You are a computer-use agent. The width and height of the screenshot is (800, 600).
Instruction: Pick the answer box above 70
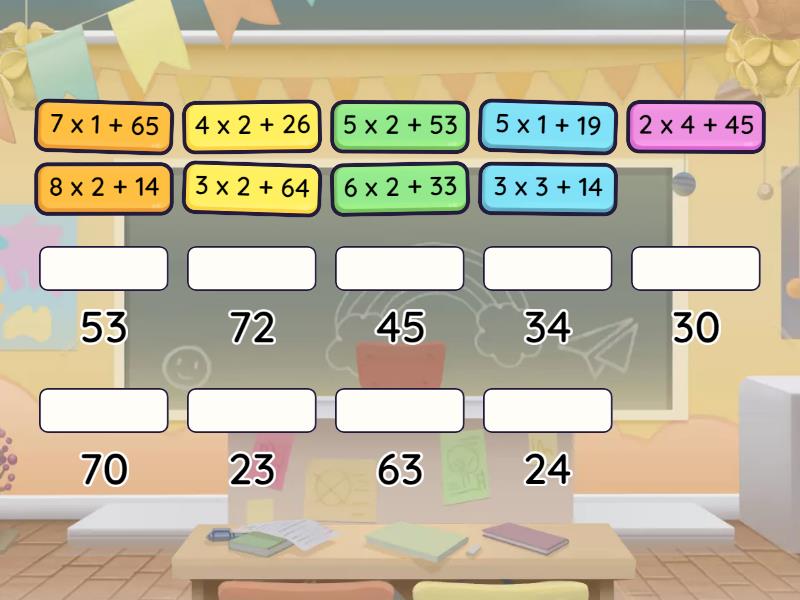pyautogui.click(x=104, y=410)
